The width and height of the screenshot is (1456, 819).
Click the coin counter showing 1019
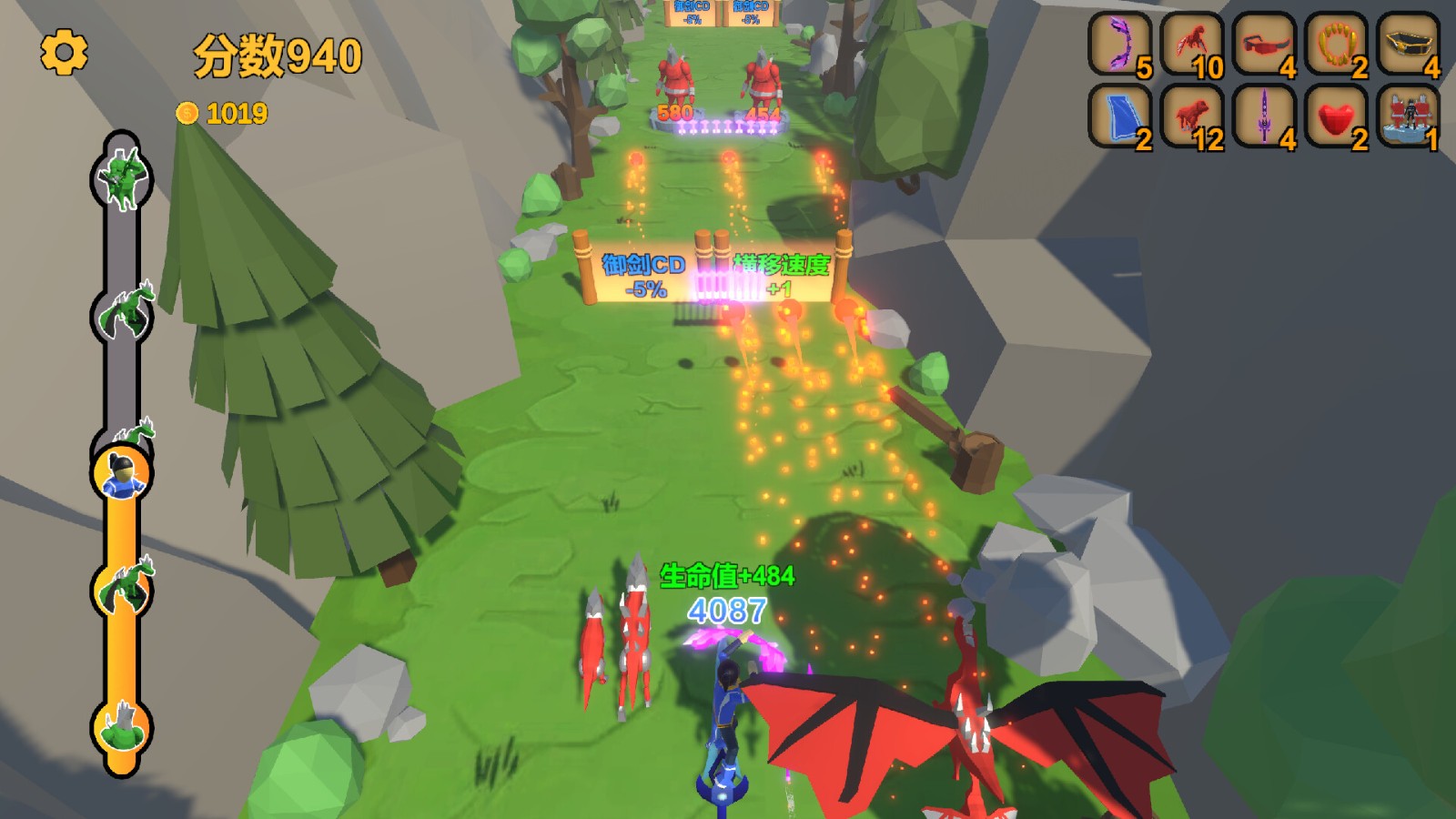click(222, 114)
